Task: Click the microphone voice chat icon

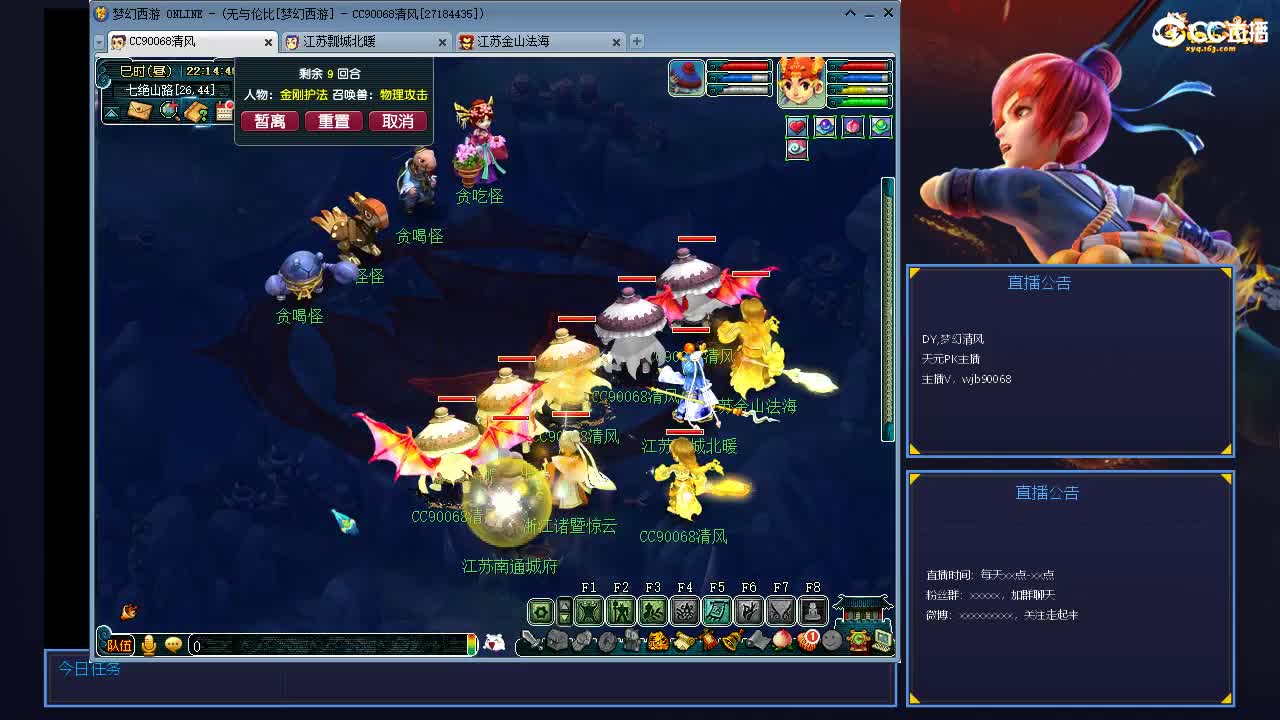Action: click(x=148, y=645)
